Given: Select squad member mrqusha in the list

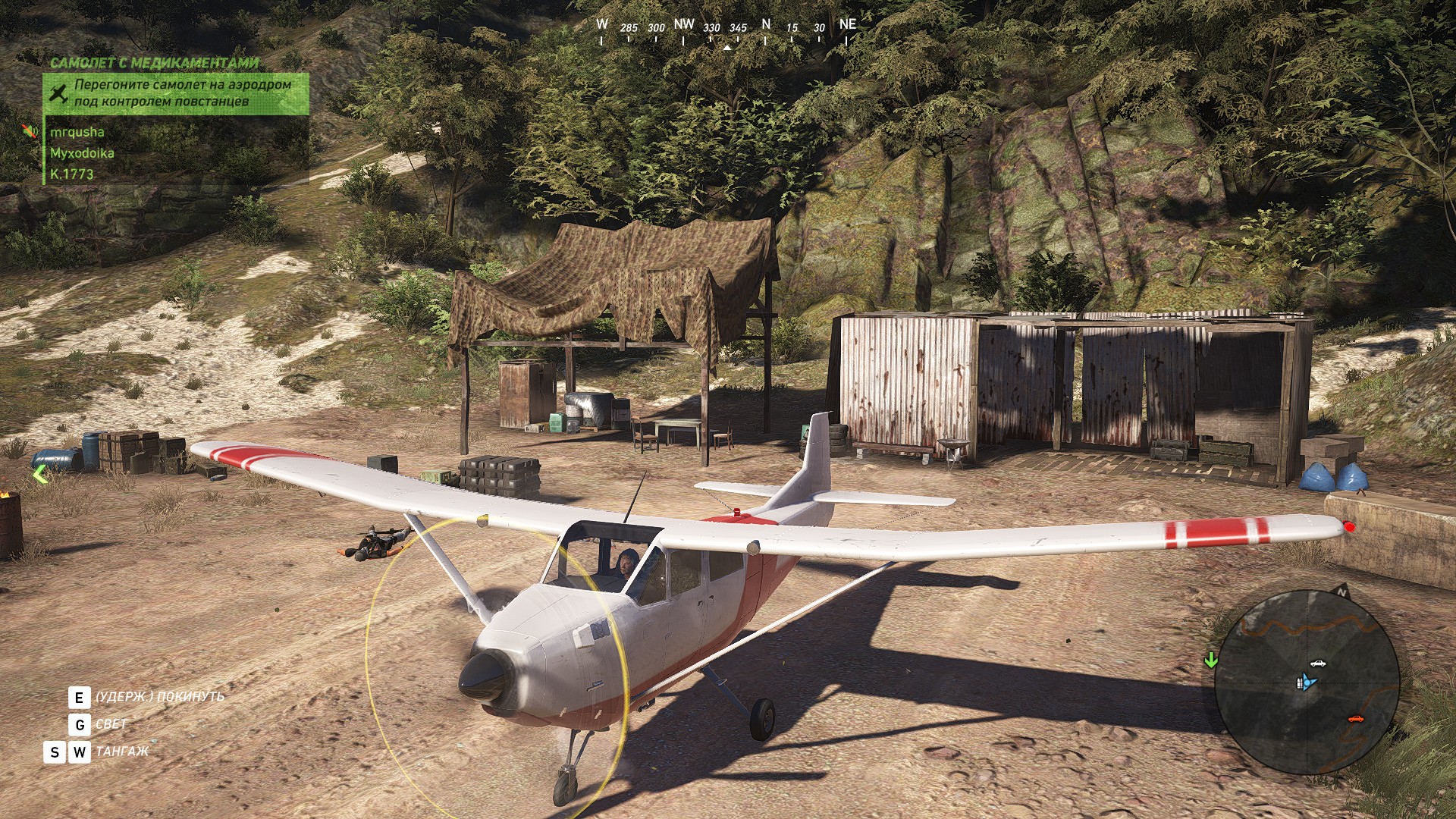Looking at the screenshot, I should (77, 132).
